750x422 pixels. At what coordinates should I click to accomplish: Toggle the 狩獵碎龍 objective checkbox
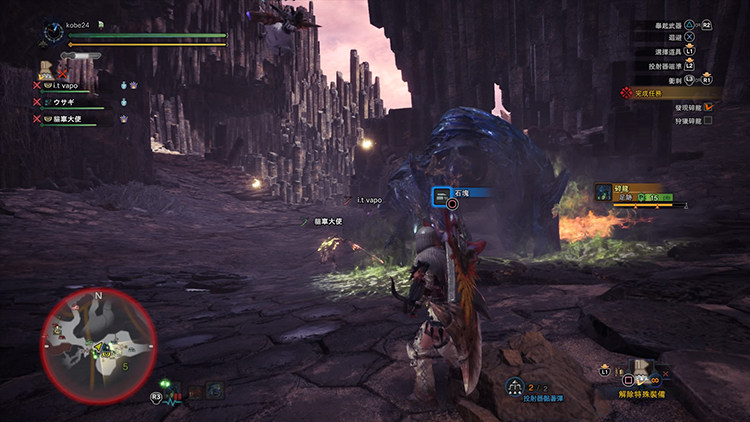tap(708, 120)
